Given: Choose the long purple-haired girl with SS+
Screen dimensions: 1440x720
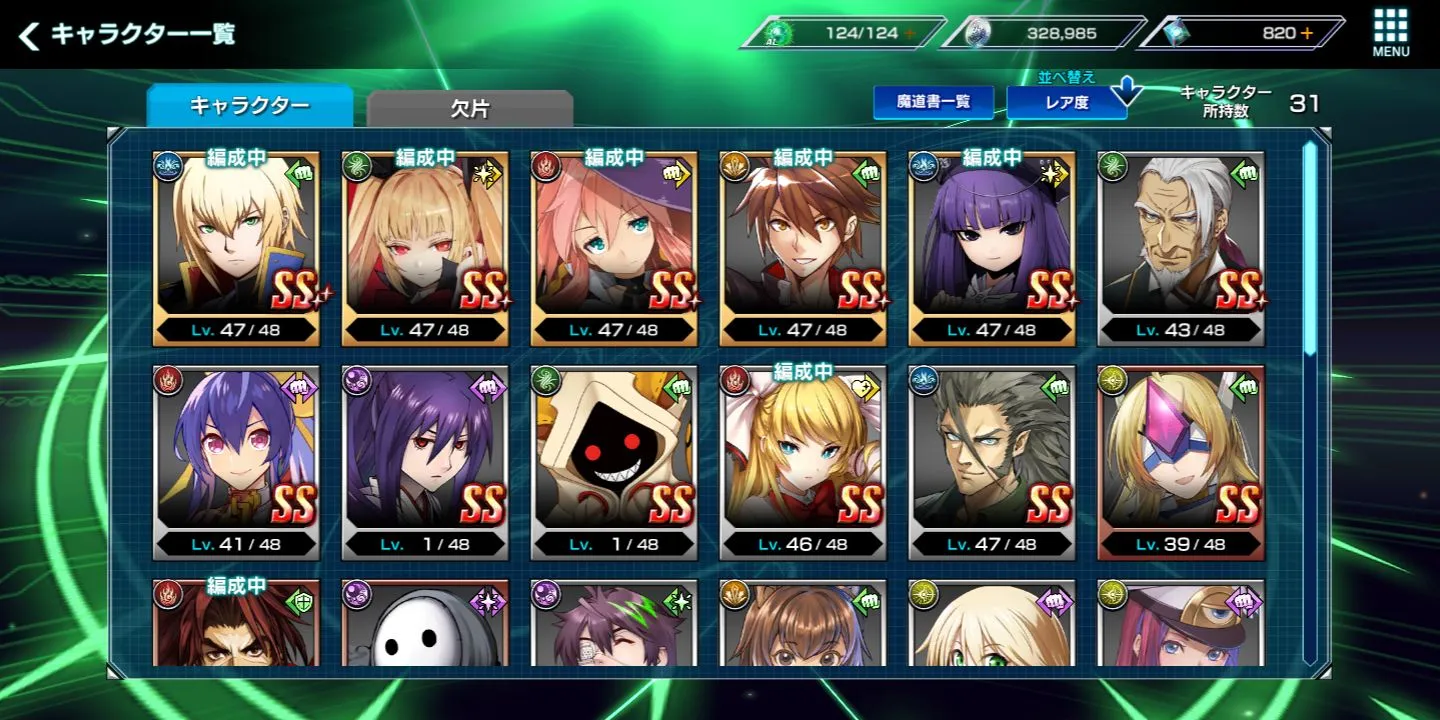Looking at the screenshot, I should click(992, 249).
